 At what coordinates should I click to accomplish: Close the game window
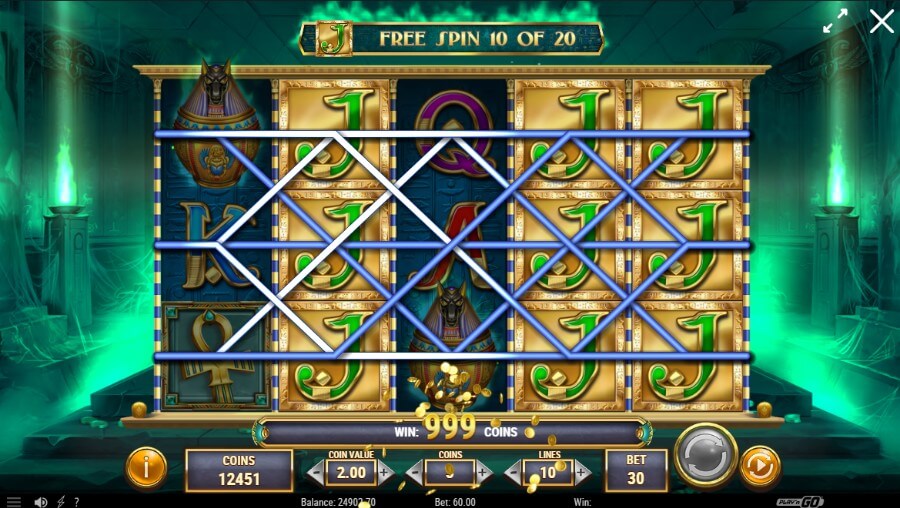click(881, 21)
